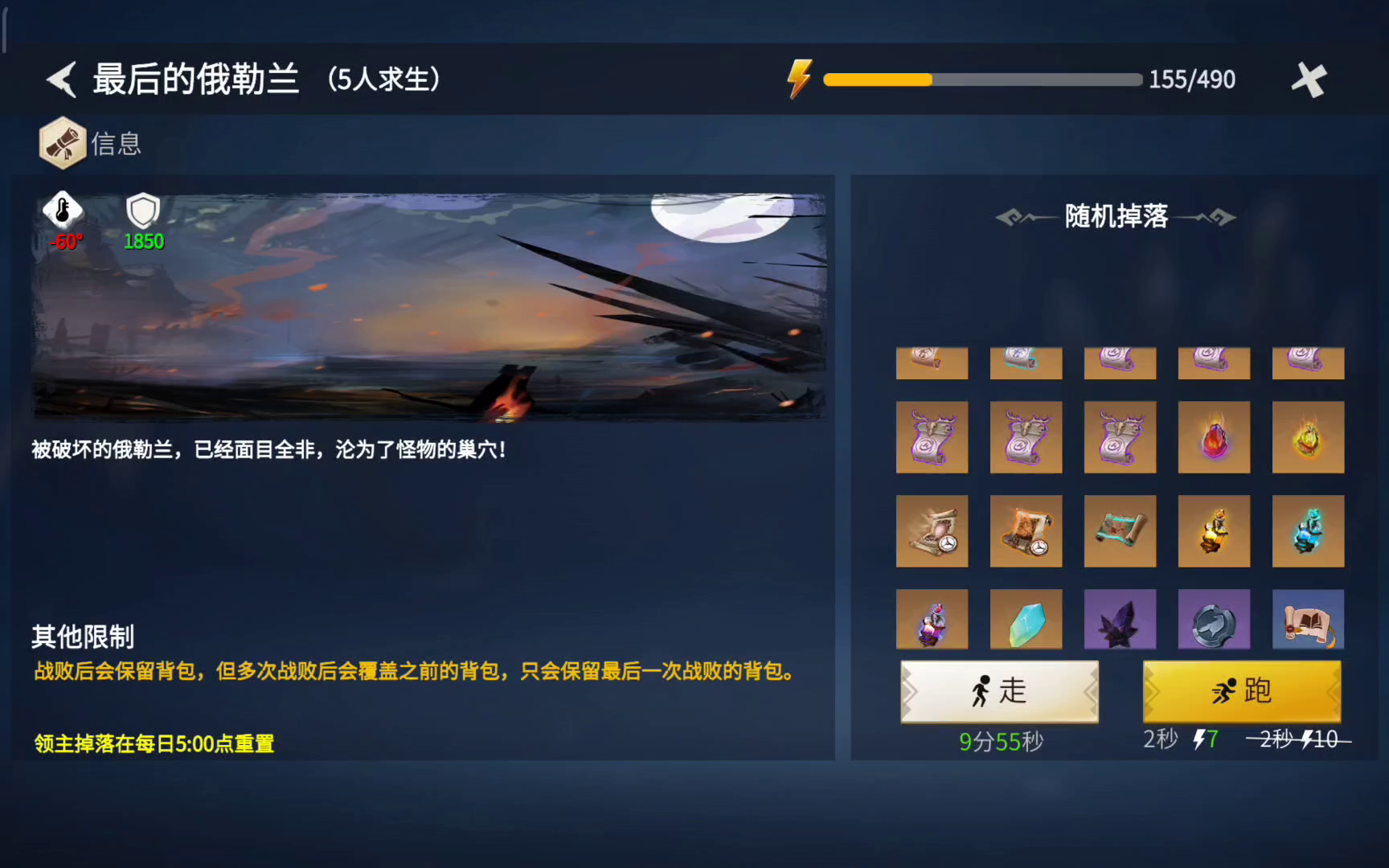Click the shield icon showing 1850
This screenshot has height=868, width=1389.
143,215
